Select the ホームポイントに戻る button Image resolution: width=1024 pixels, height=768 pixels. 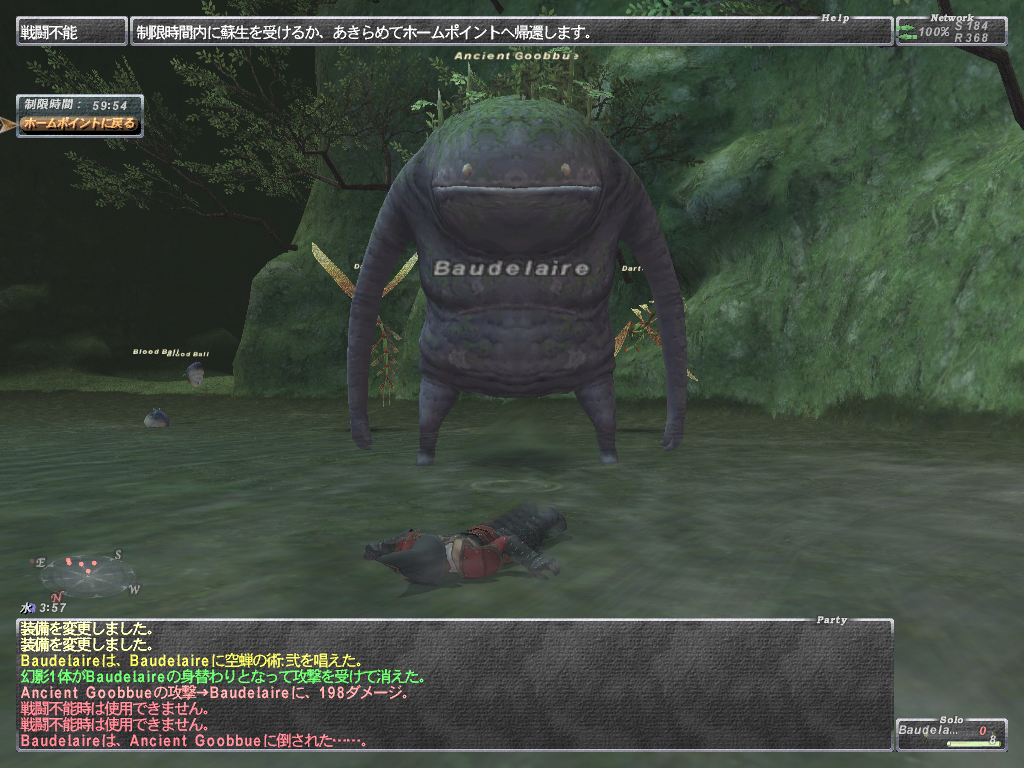pyautogui.click(x=78, y=124)
